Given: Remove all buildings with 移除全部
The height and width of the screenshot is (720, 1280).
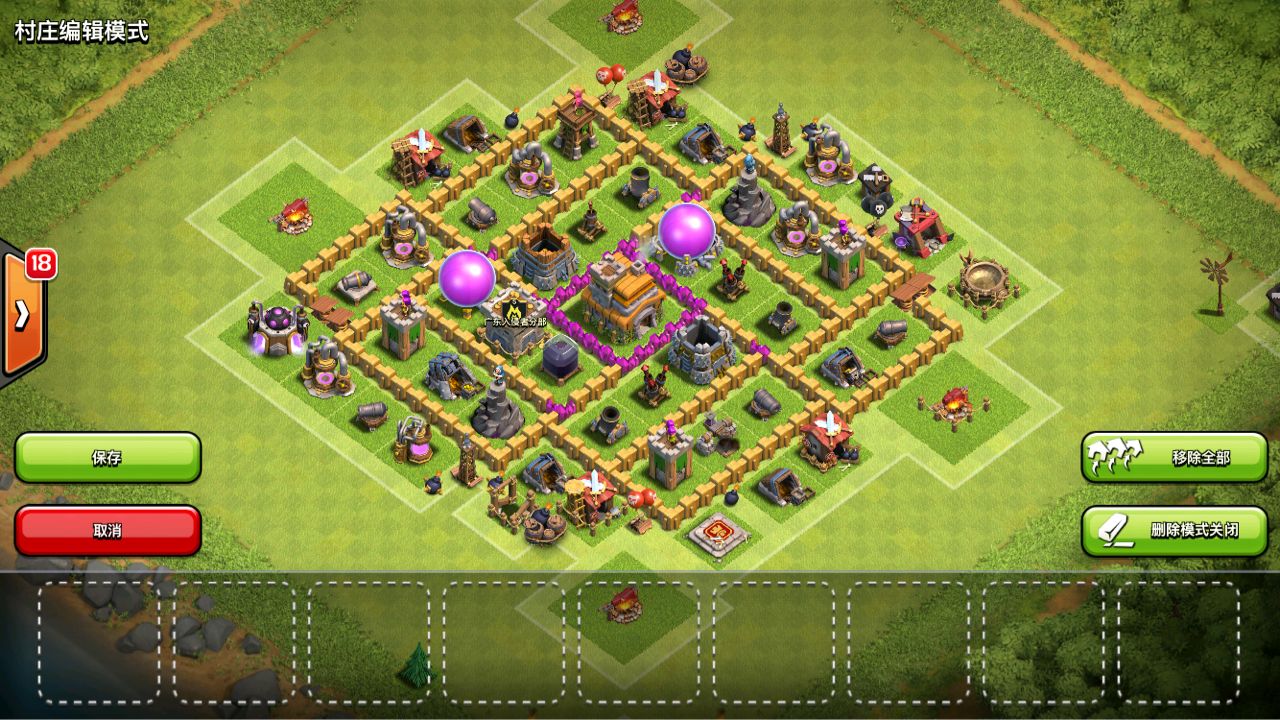Looking at the screenshot, I should 1174,458.
